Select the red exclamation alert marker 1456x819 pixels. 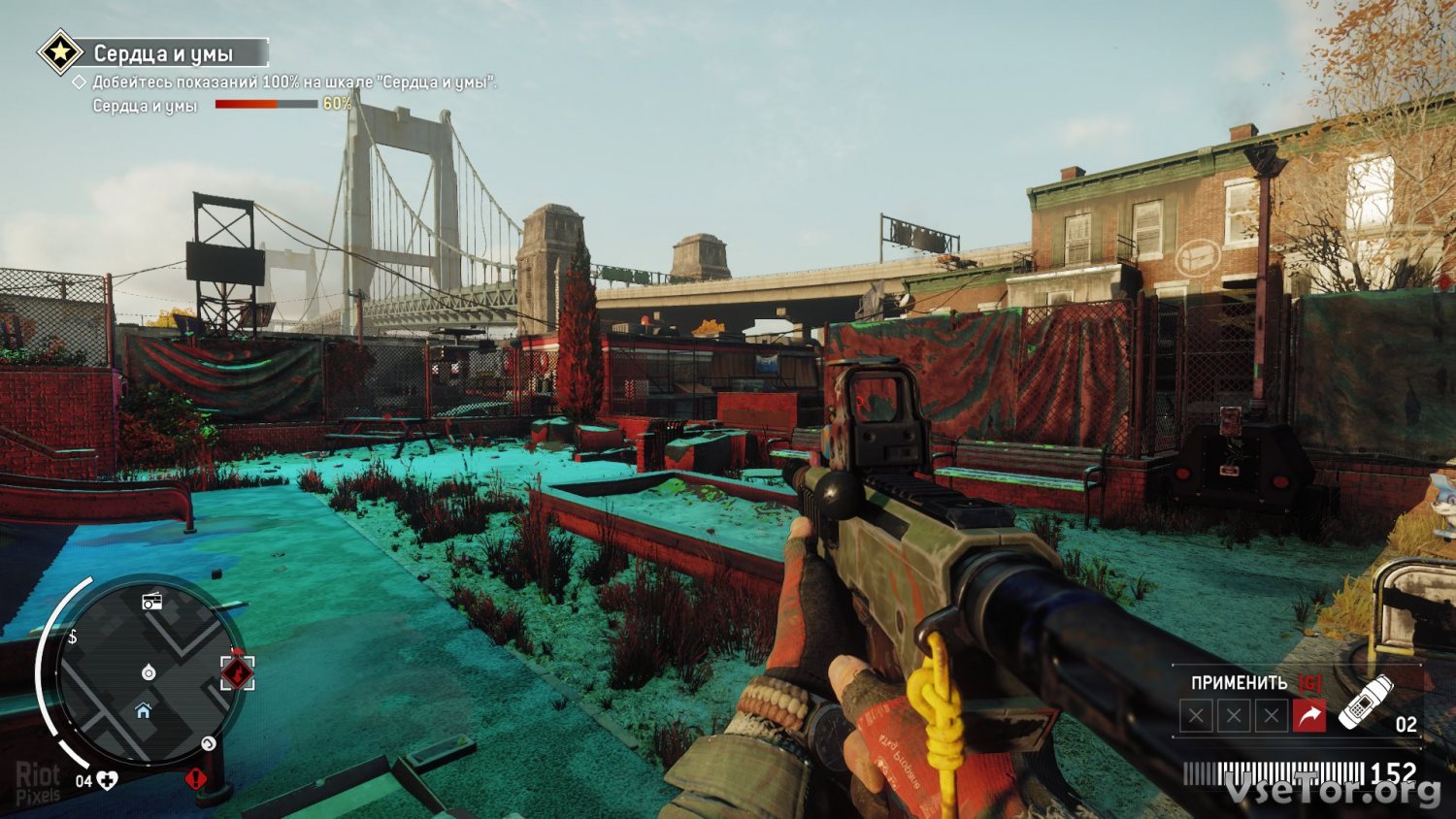pyautogui.click(x=196, y=778)
